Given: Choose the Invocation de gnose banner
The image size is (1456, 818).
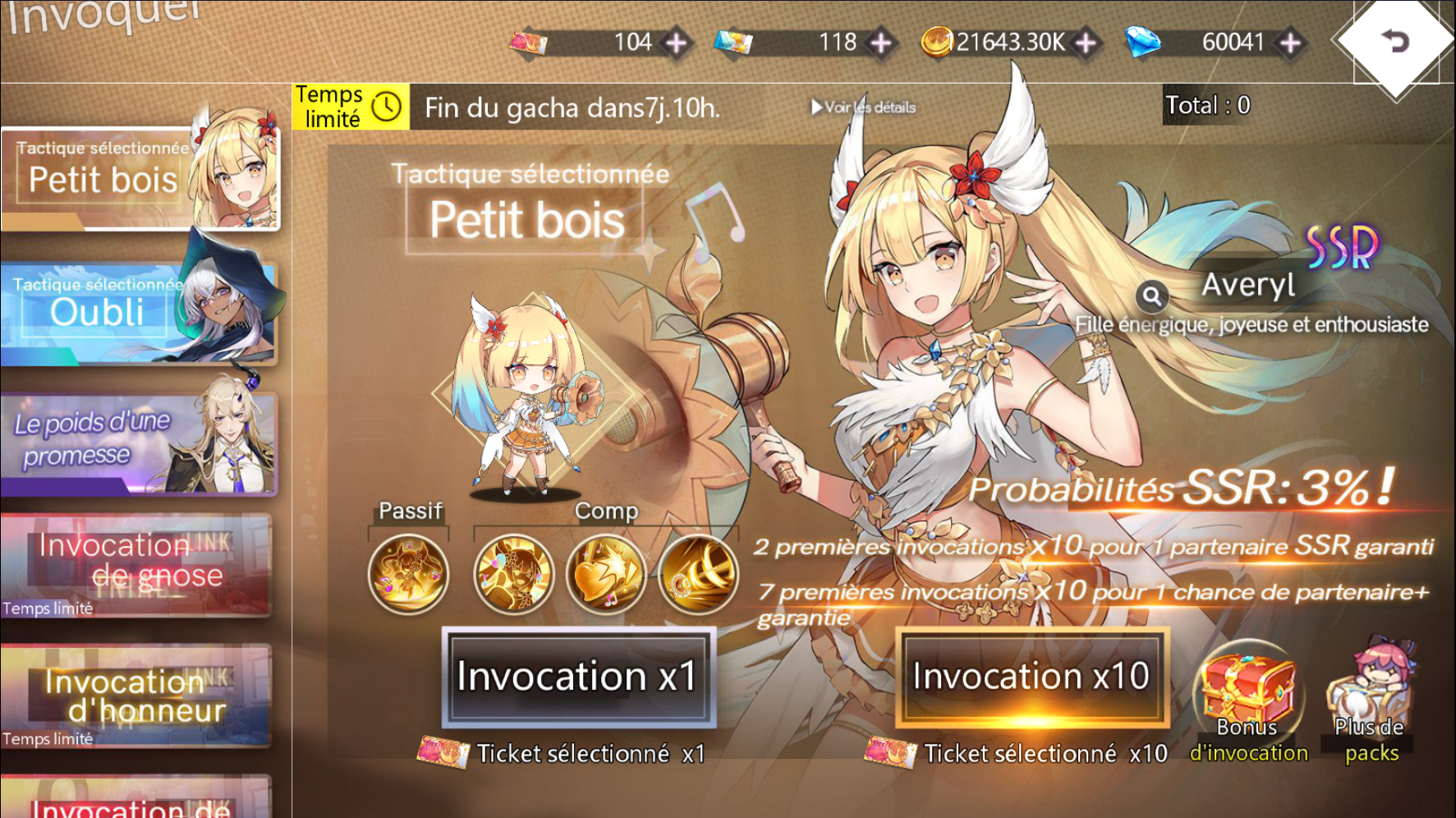Looking at the screenshot, I should 136,563.
